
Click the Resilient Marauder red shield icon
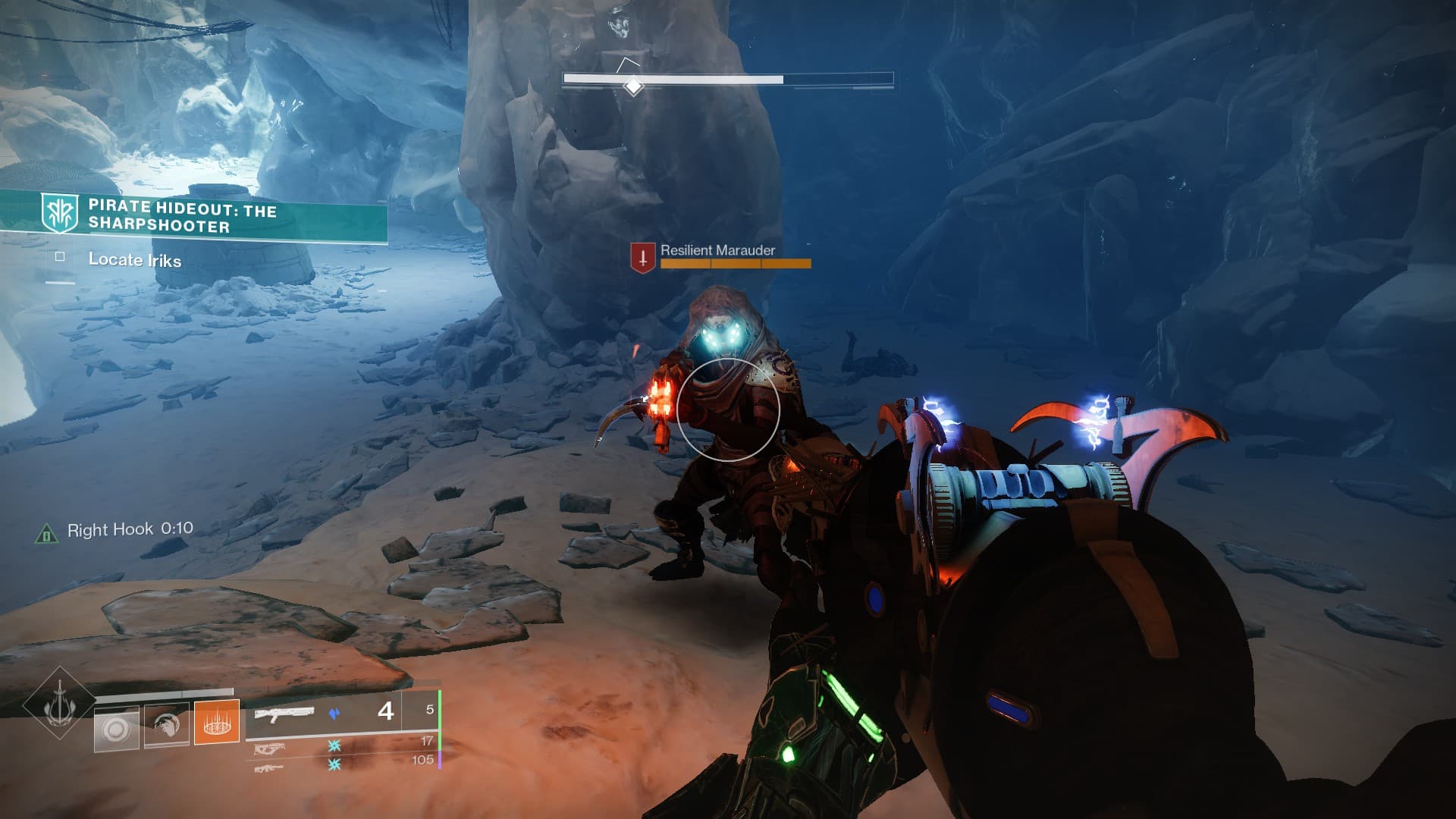[x=642, y=258]
